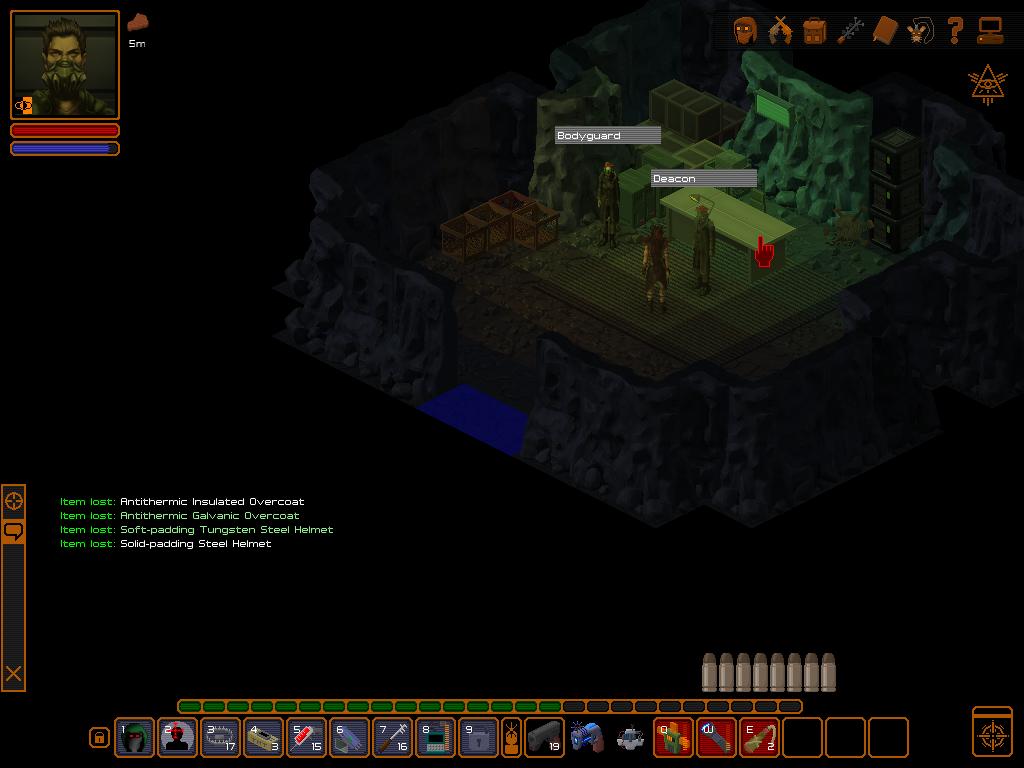Close the message log panel with X
The height and width of the screenshot is (768, 1024).
(14, 674)
